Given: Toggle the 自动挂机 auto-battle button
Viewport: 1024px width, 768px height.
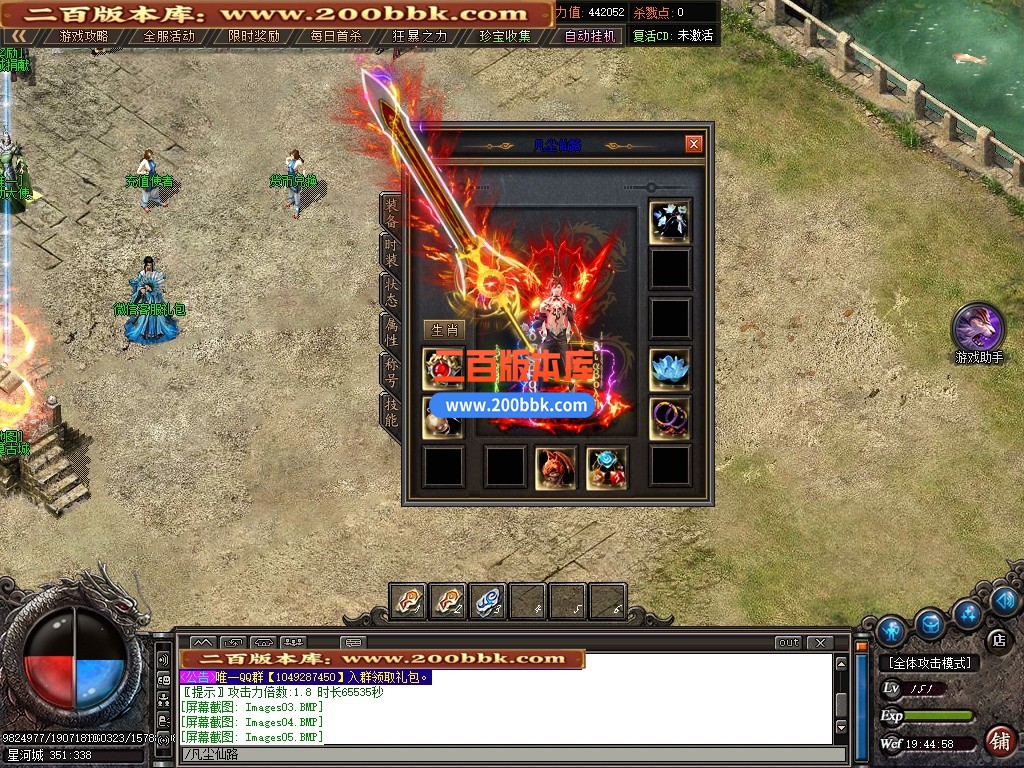Looking at the screenshot, I should [x=589, y=36].
